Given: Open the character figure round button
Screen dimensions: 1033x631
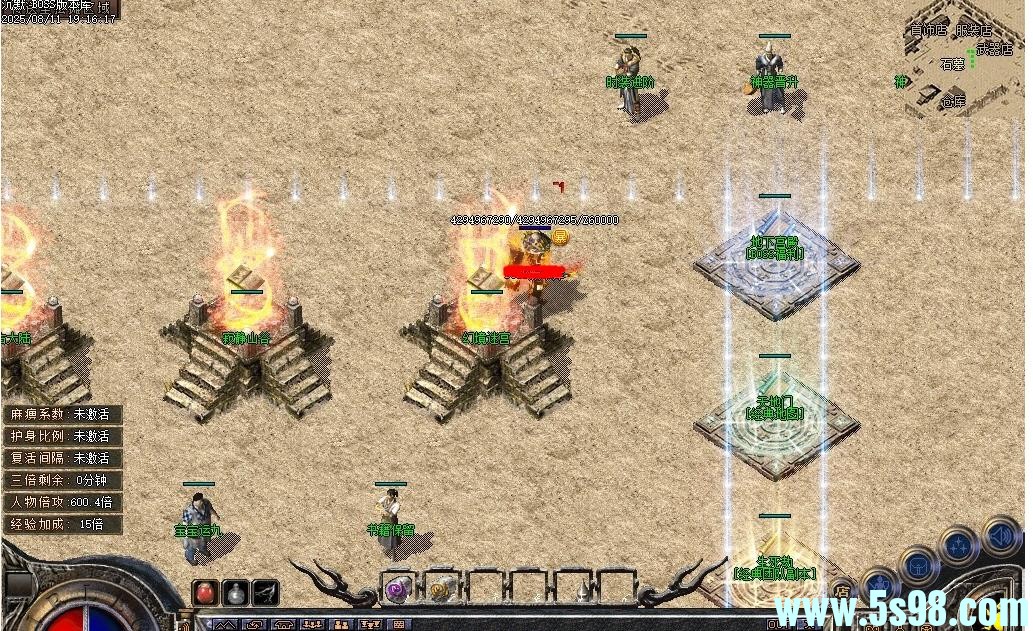Looking at the screenshot, I should click(x=880, y=585).
